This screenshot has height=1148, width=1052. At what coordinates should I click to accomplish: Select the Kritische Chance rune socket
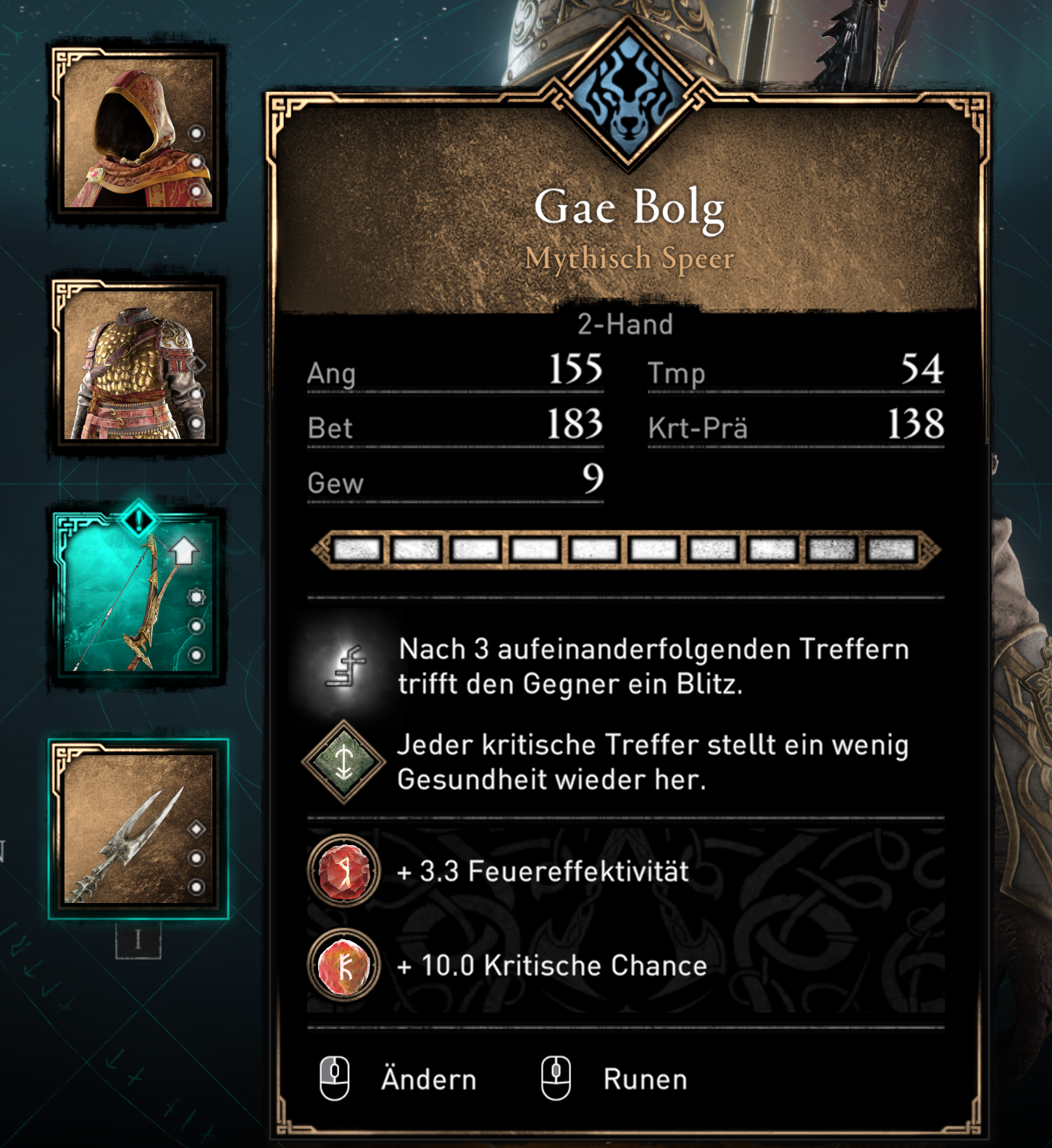(344, 965)
